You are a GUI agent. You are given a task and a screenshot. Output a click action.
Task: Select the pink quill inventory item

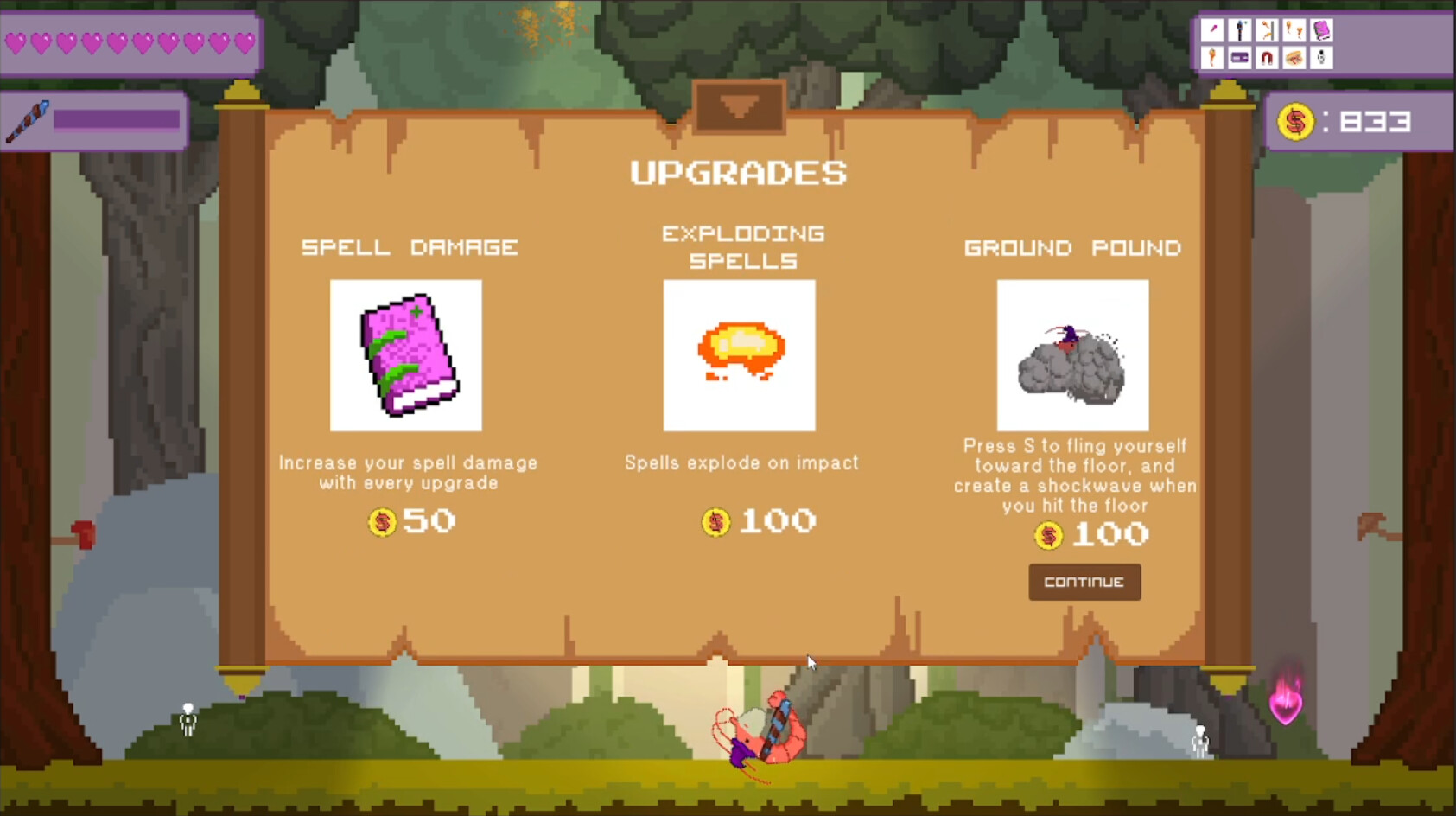click(1212, 30)
